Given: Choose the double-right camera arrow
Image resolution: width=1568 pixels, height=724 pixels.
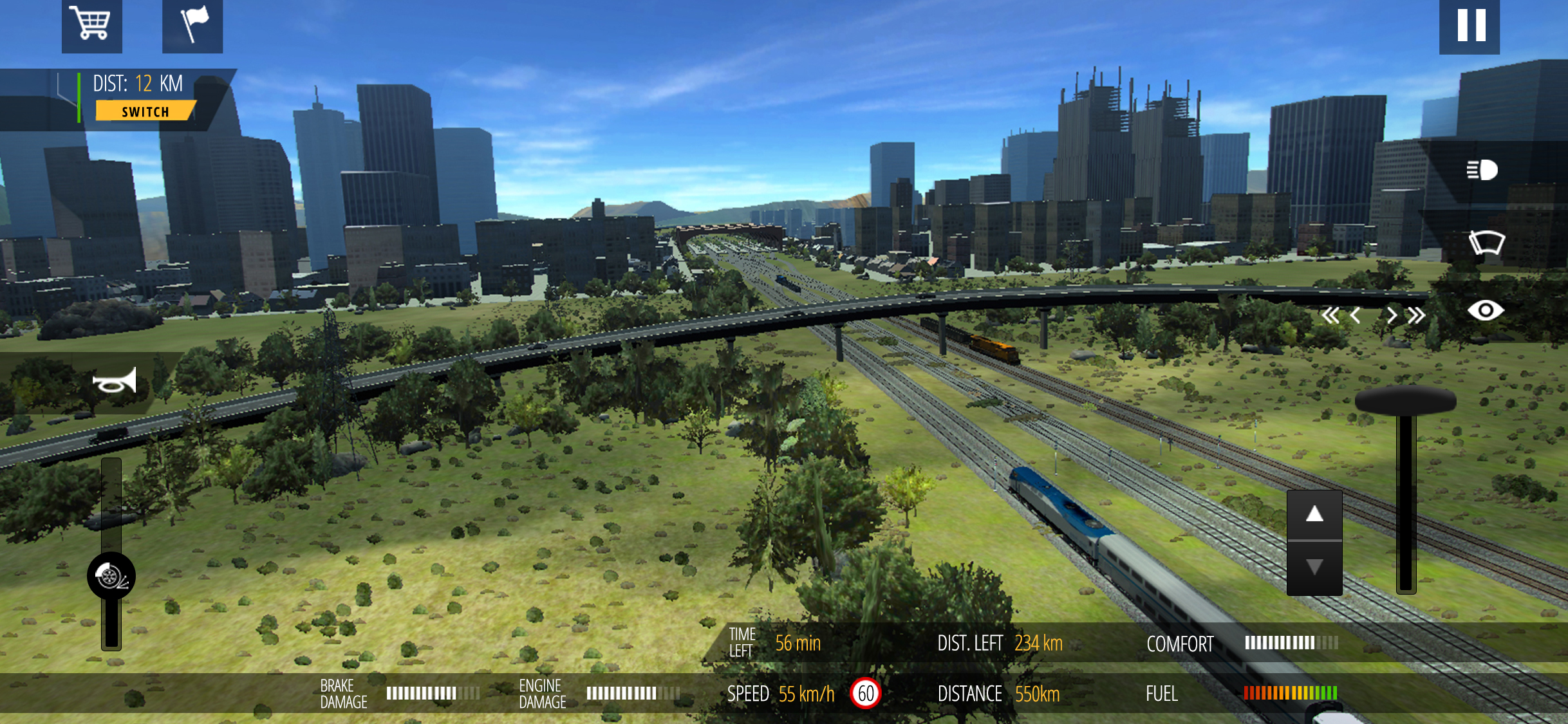Looking at the screenshot, I should [x=1416, y=315].
